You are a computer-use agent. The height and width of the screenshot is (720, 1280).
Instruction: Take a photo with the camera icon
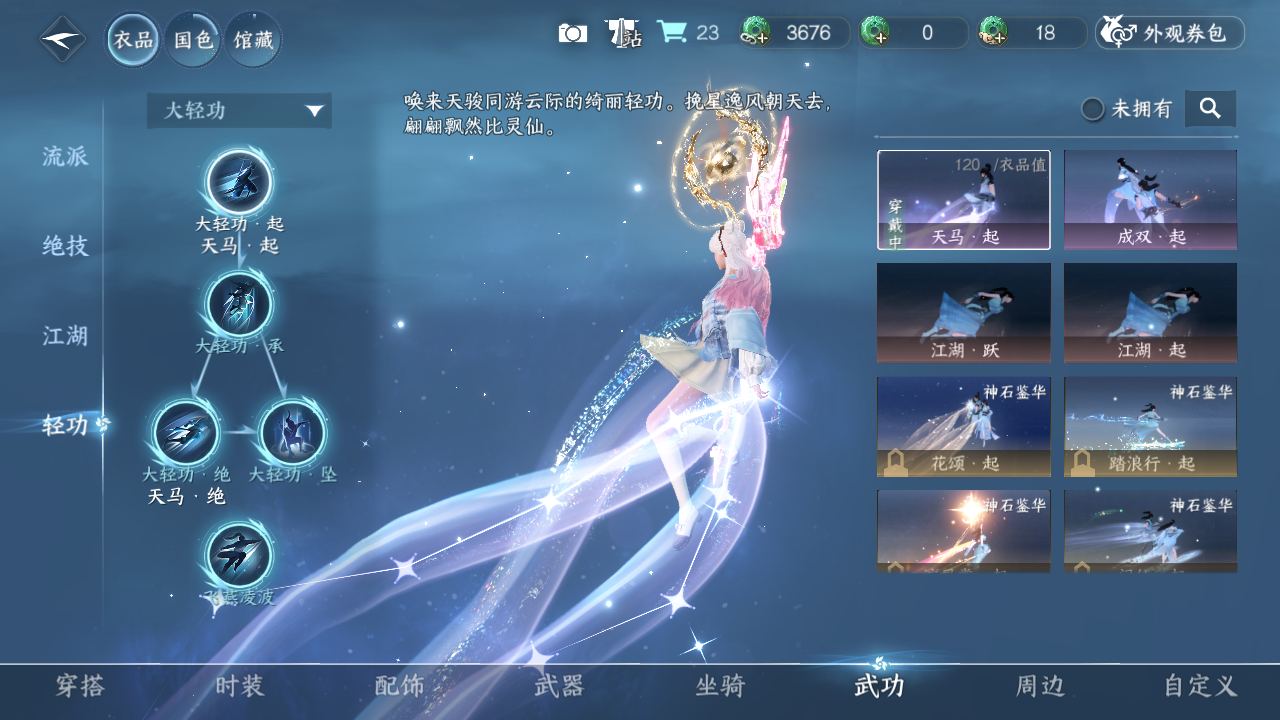tap(573, 33)
